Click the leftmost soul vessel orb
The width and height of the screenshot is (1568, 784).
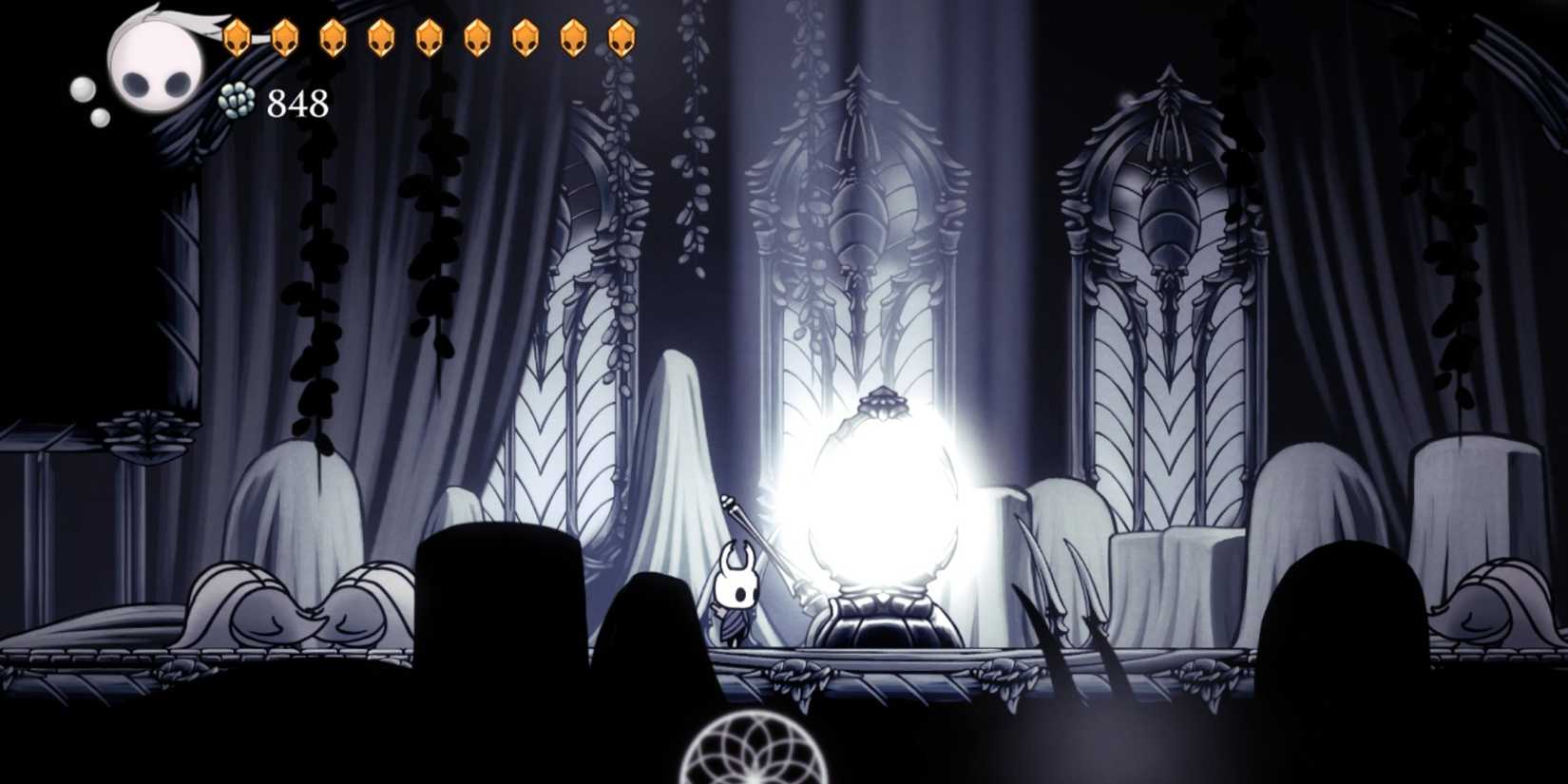86,90
